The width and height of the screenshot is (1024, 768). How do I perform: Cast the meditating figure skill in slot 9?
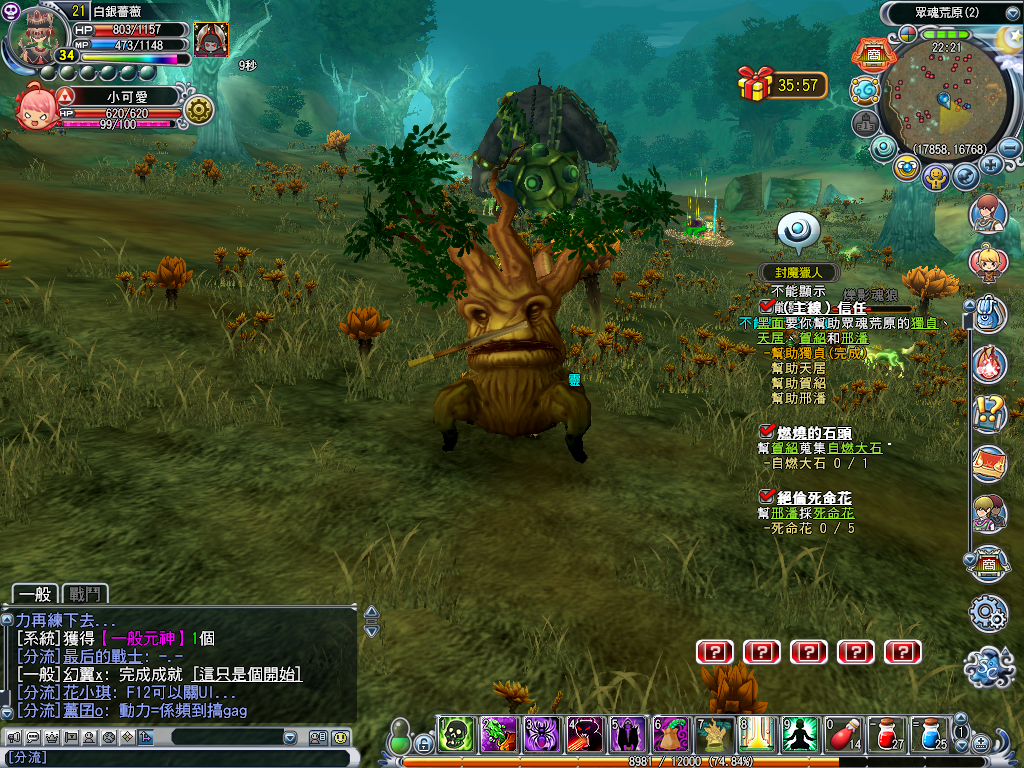[x=801, y=735]
